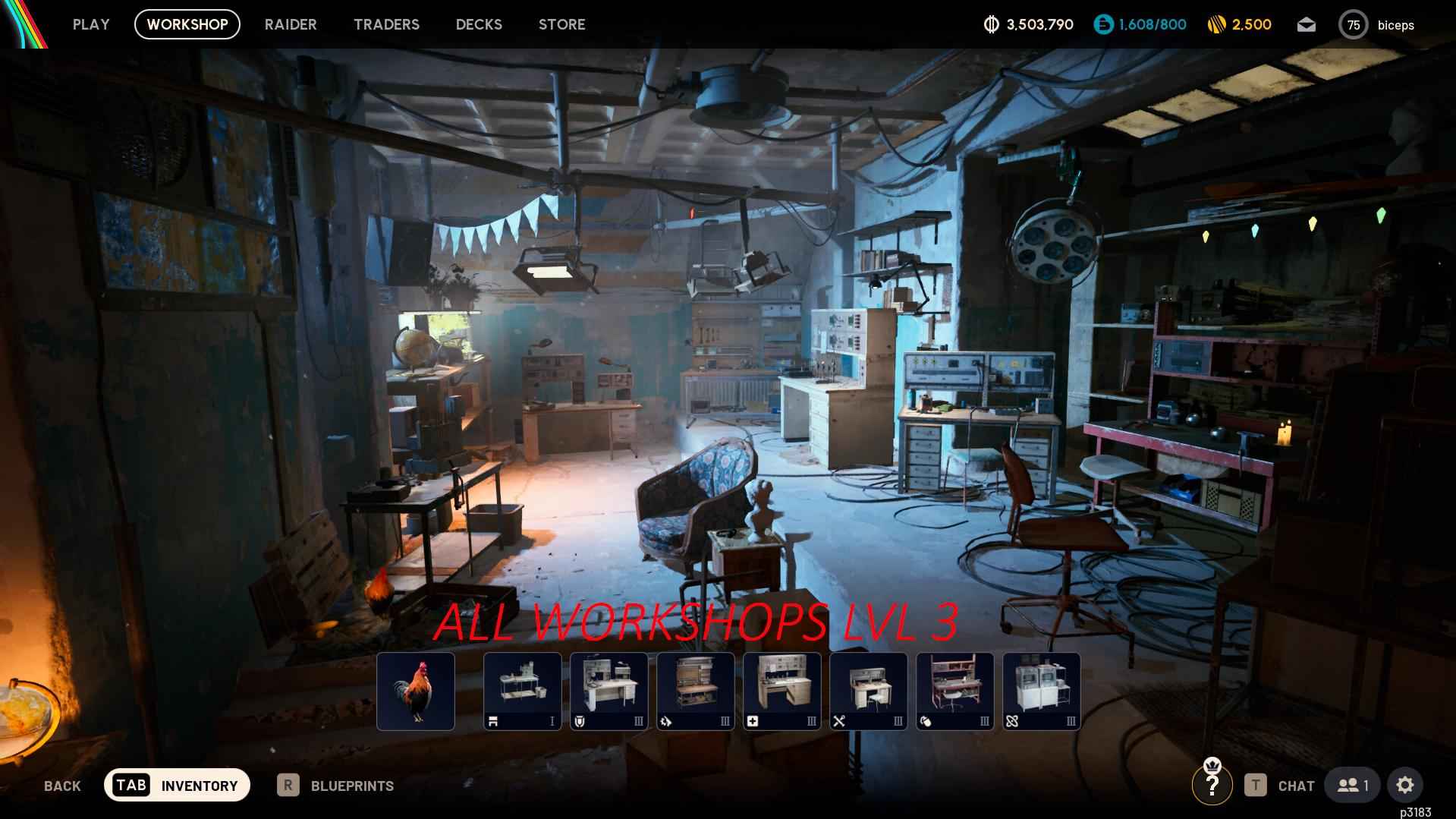The width and height of the screenshot is (1456, 819).
Task: Switch to the RAIDER tab
Action: click(x=291, y=24)
